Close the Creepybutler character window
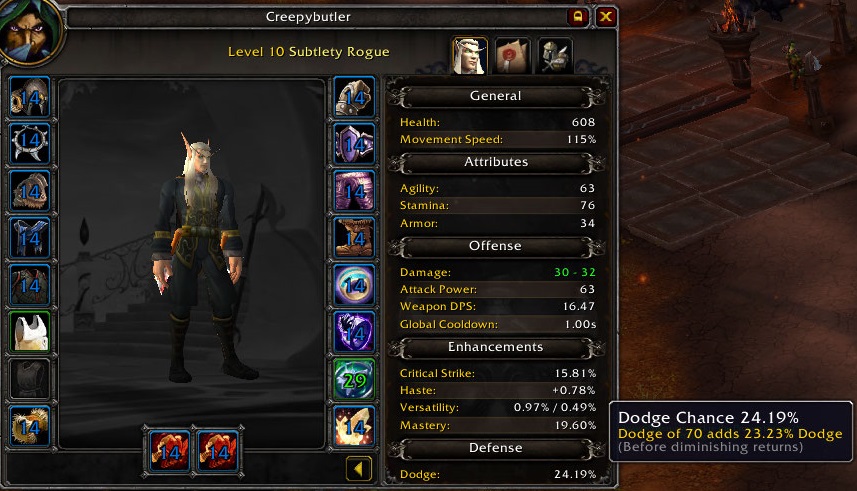The height and width of the screenshot is (491, 857). pos(606,17)
